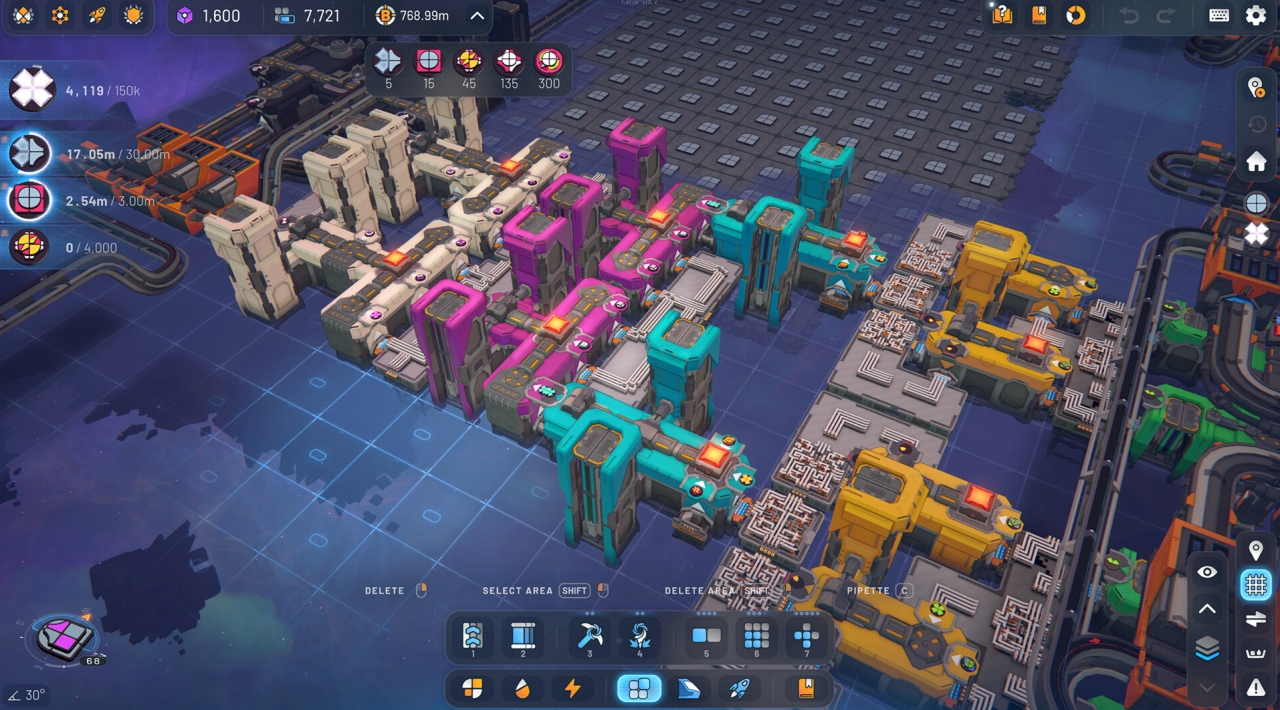Add a map marker with the pin-plus icon
Image resolution: width=1280 pixels, height=710 pixels.
coord(1256,88)
